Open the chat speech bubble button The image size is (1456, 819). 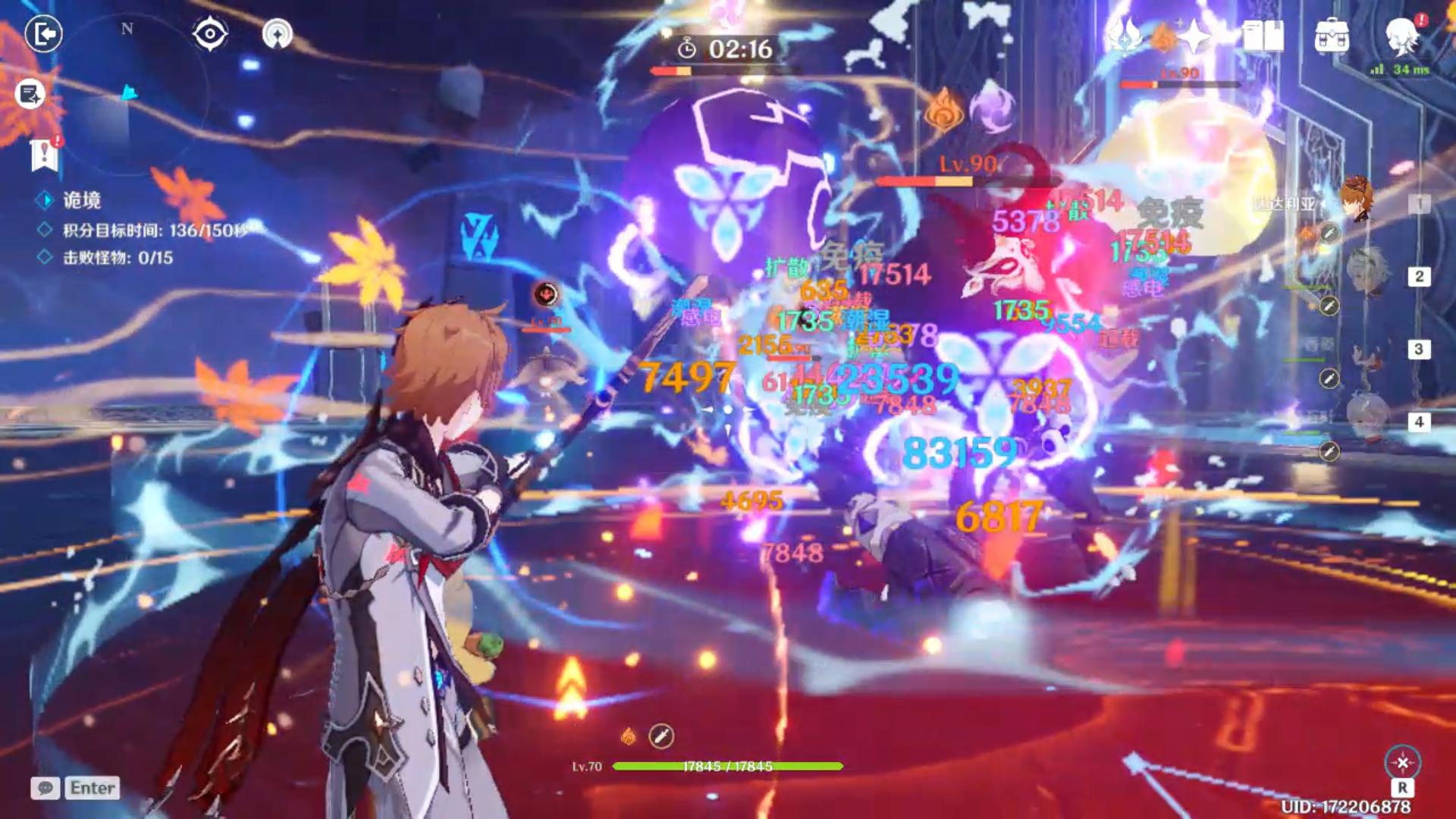45,788
